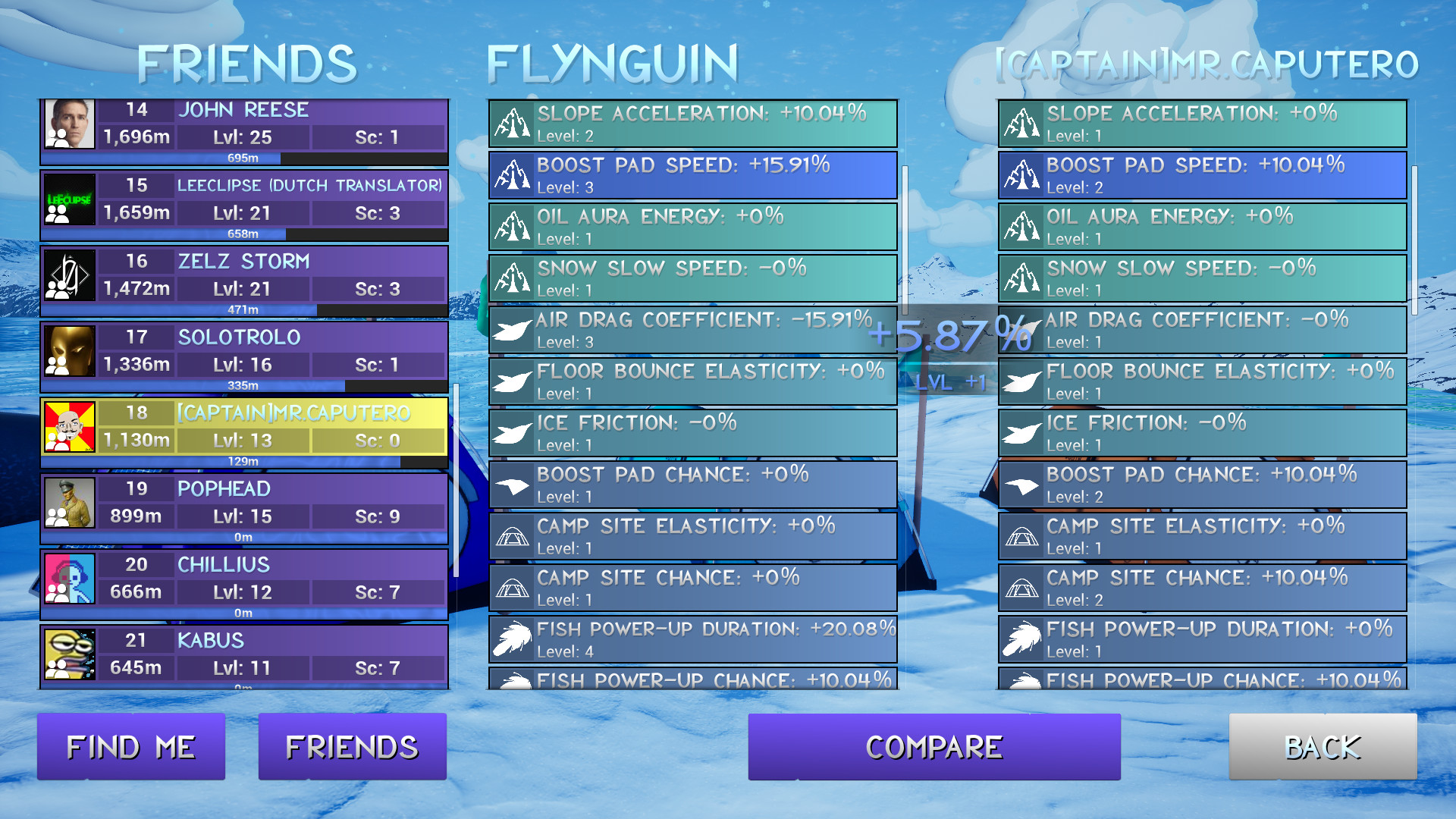Click the Air Drag Coefficient feather icon
The width and height of the screenshot is (1456, 819).
click(x=514, y=329)
